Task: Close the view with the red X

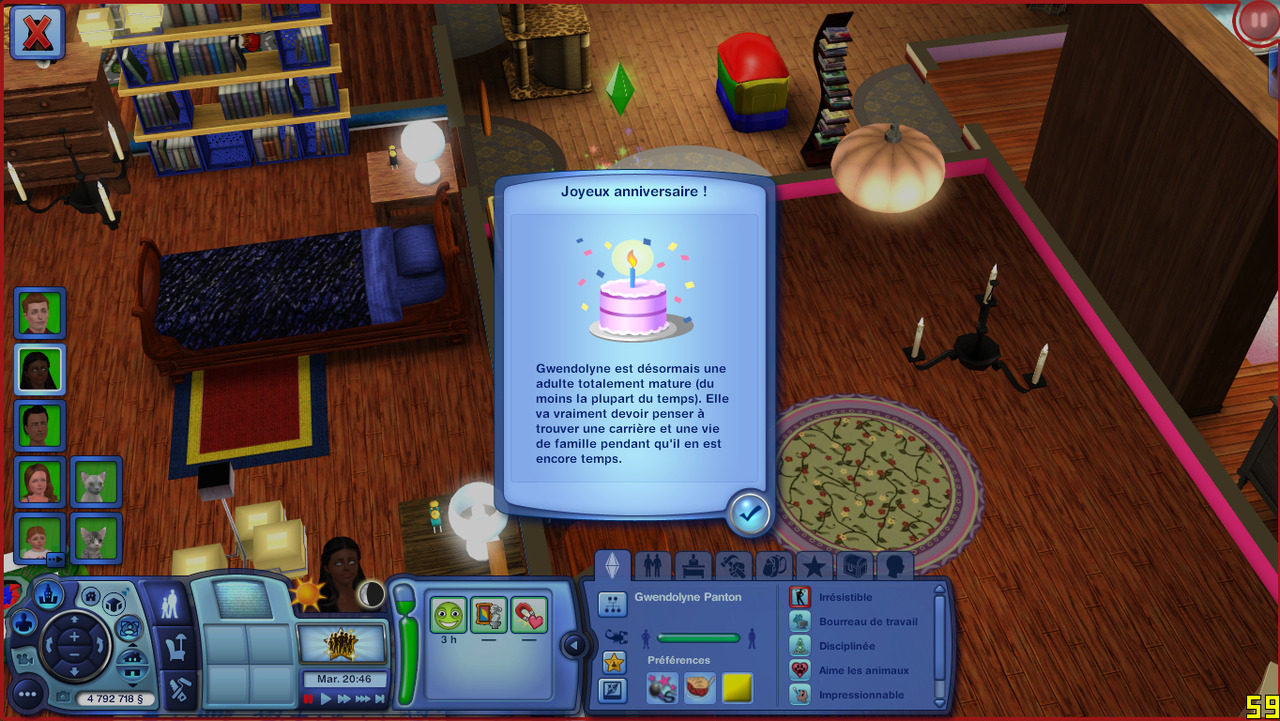Action: point(38,32)
